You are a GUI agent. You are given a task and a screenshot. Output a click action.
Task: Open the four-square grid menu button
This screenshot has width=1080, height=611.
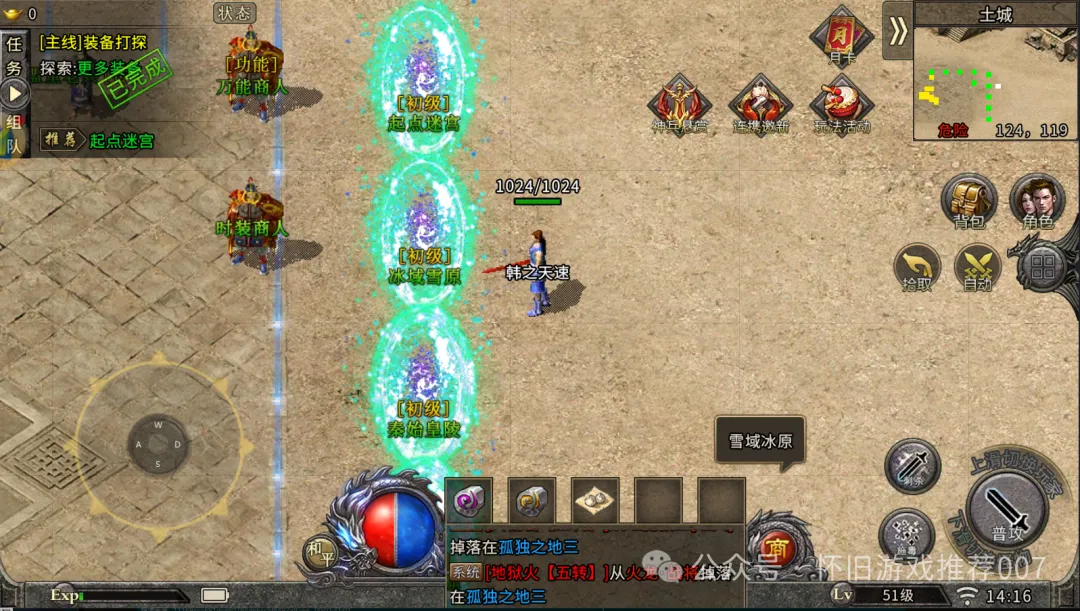[1043, 266]
